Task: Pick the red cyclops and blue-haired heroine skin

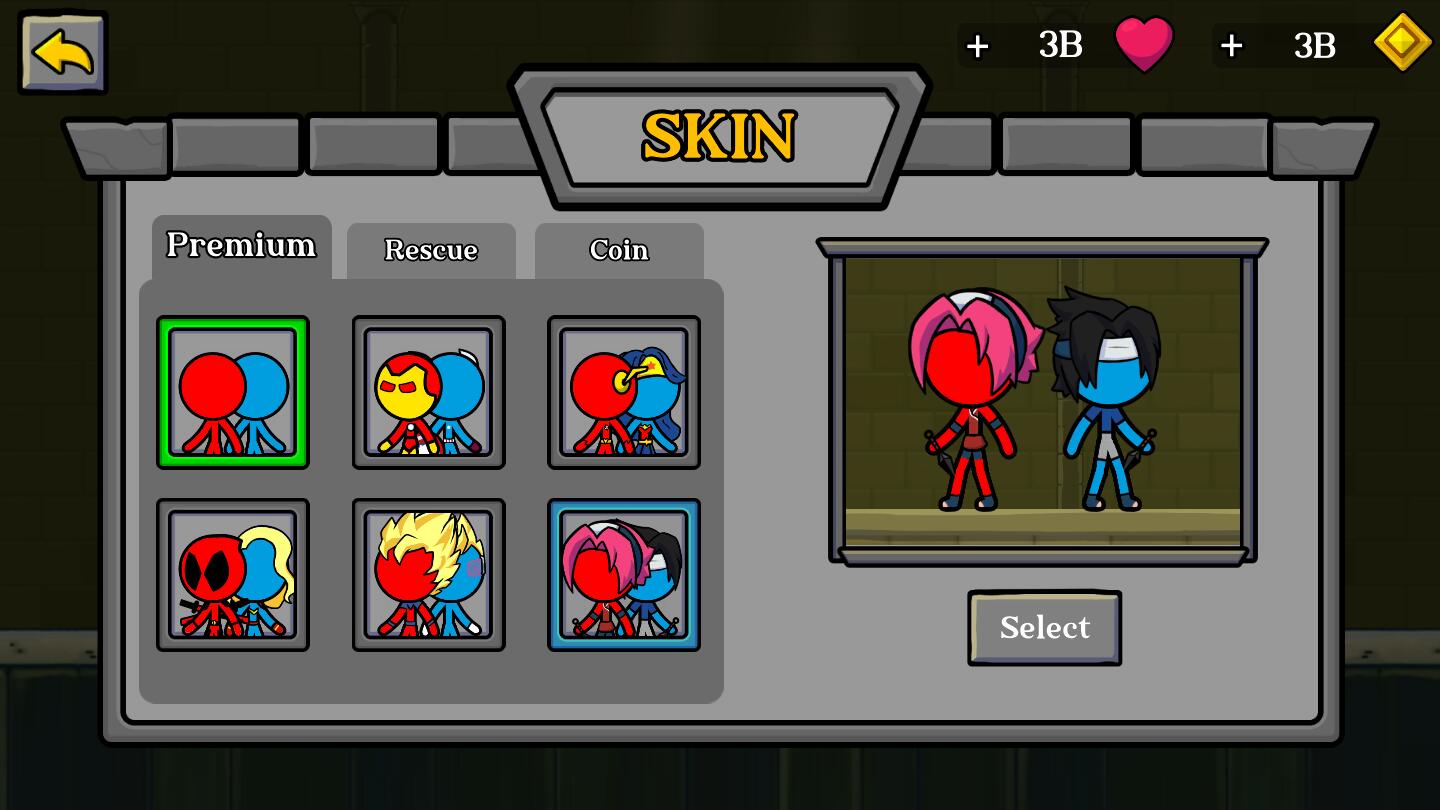Action: (x=624, y=393)
